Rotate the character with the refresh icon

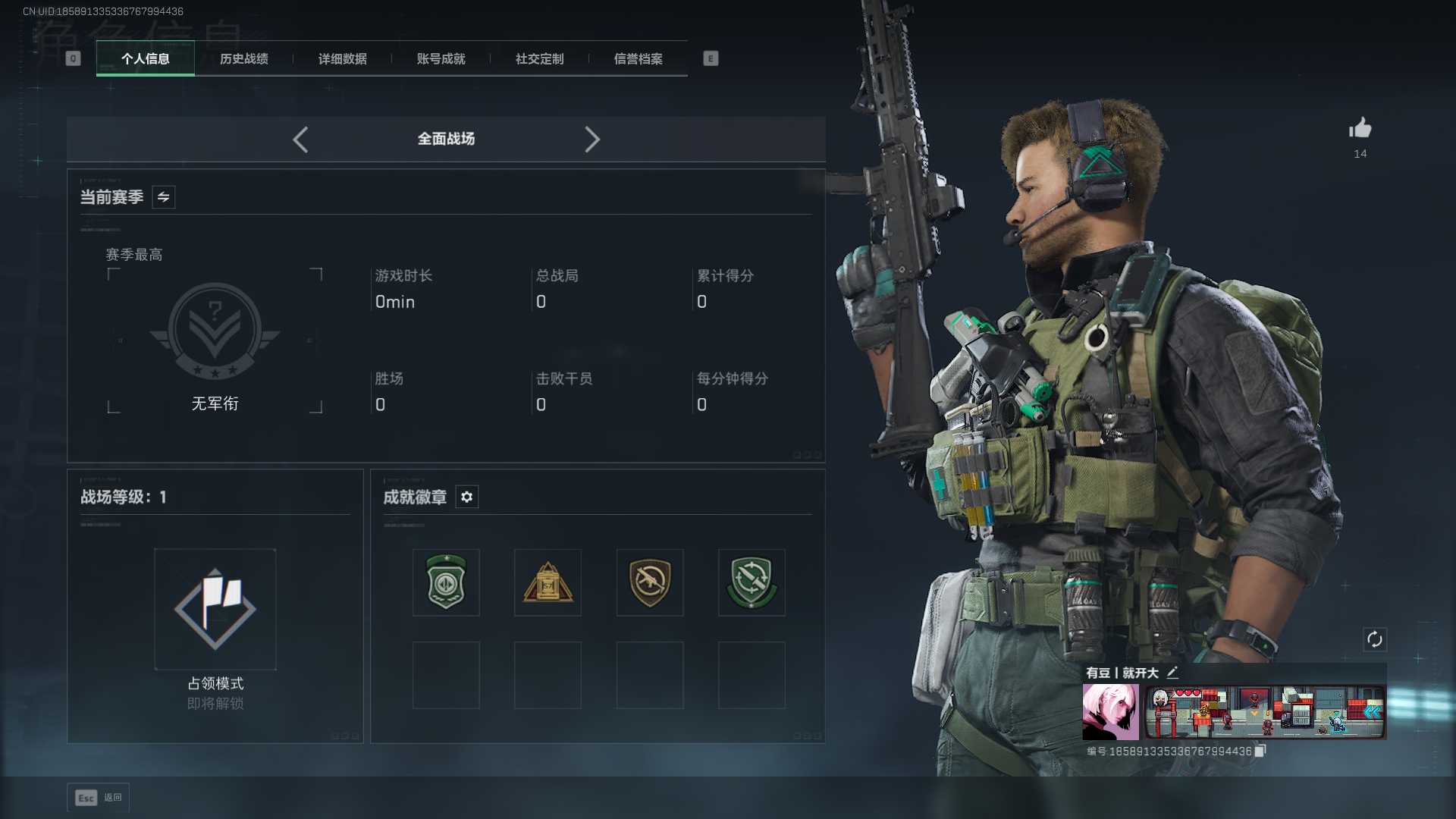coord(1375,639)
